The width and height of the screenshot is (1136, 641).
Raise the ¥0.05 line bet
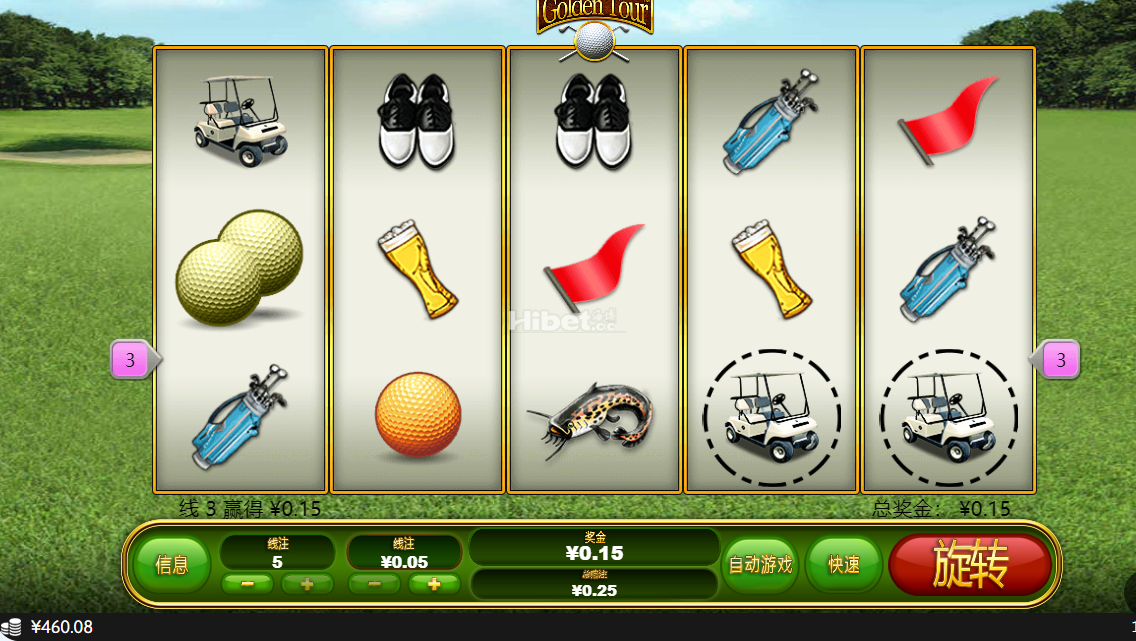[435, 584]
